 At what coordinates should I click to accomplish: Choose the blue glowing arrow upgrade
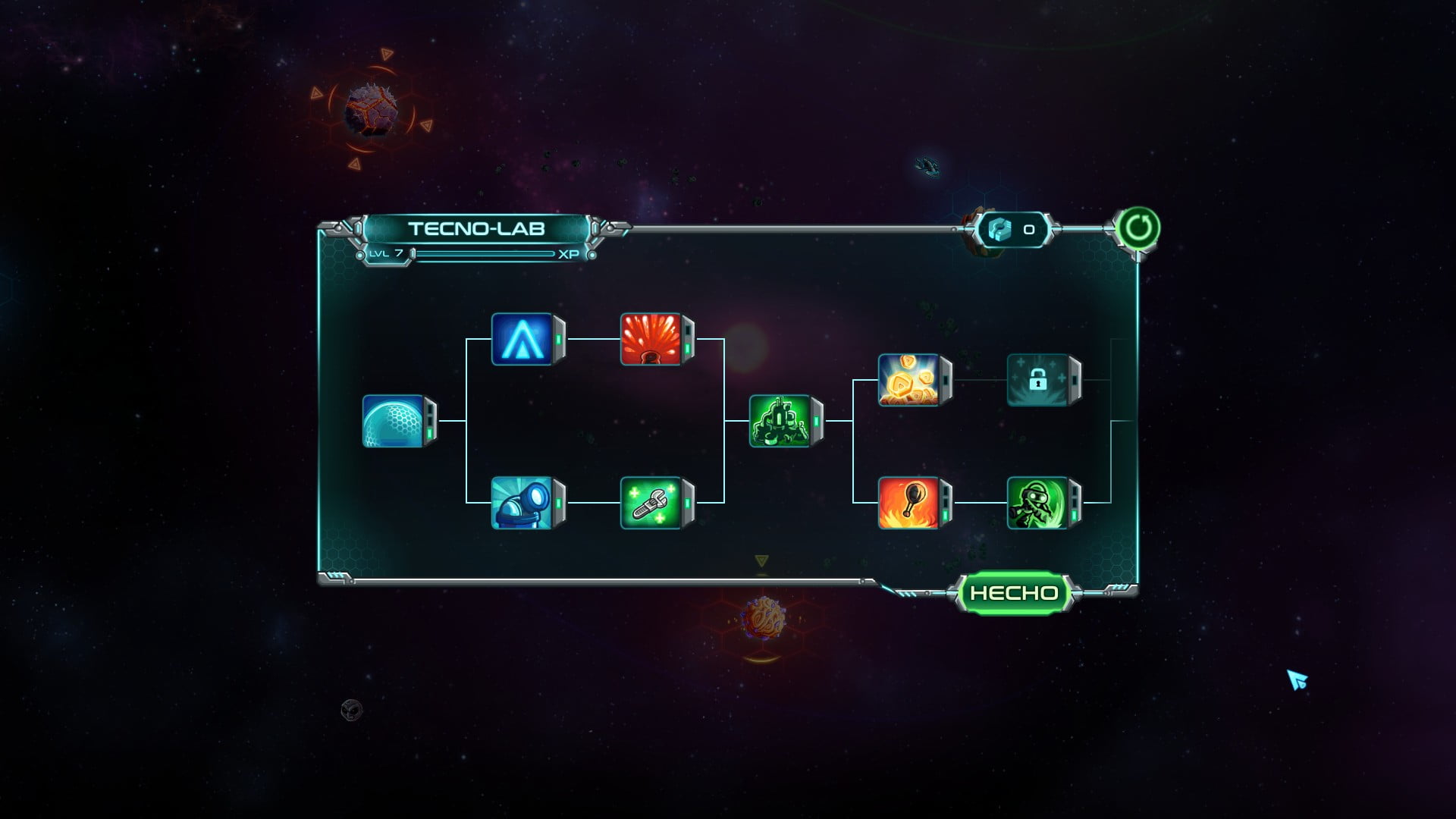coord(522,339)
